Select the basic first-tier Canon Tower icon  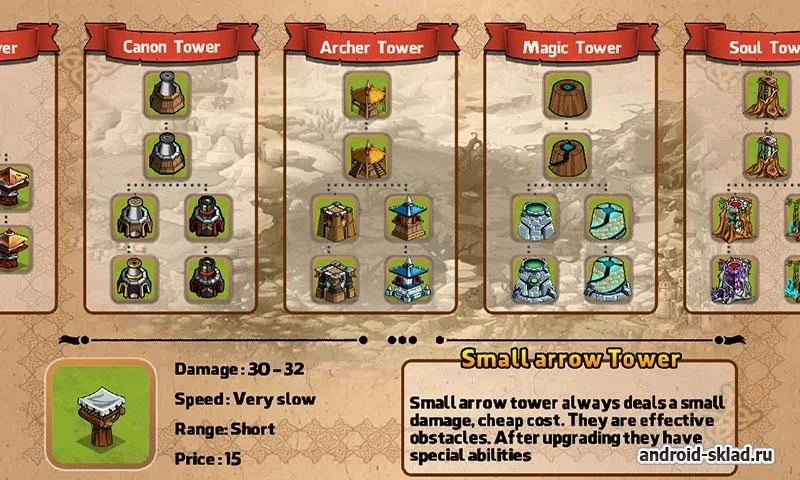click(168, 94)
